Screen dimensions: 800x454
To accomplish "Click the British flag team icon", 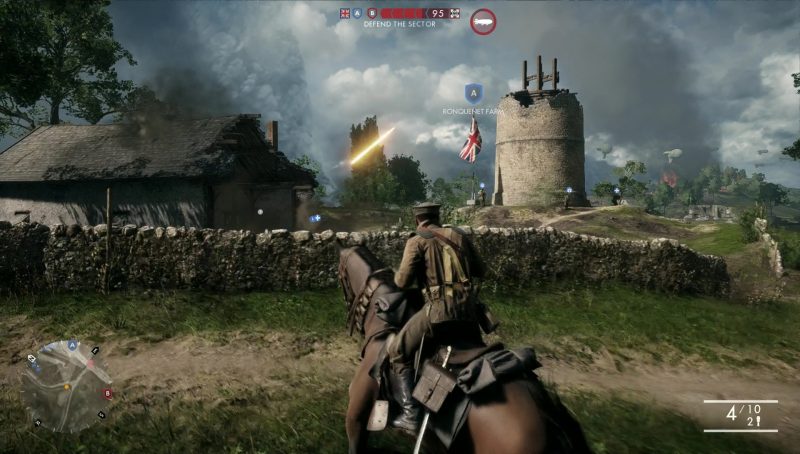I will point(346,13).
